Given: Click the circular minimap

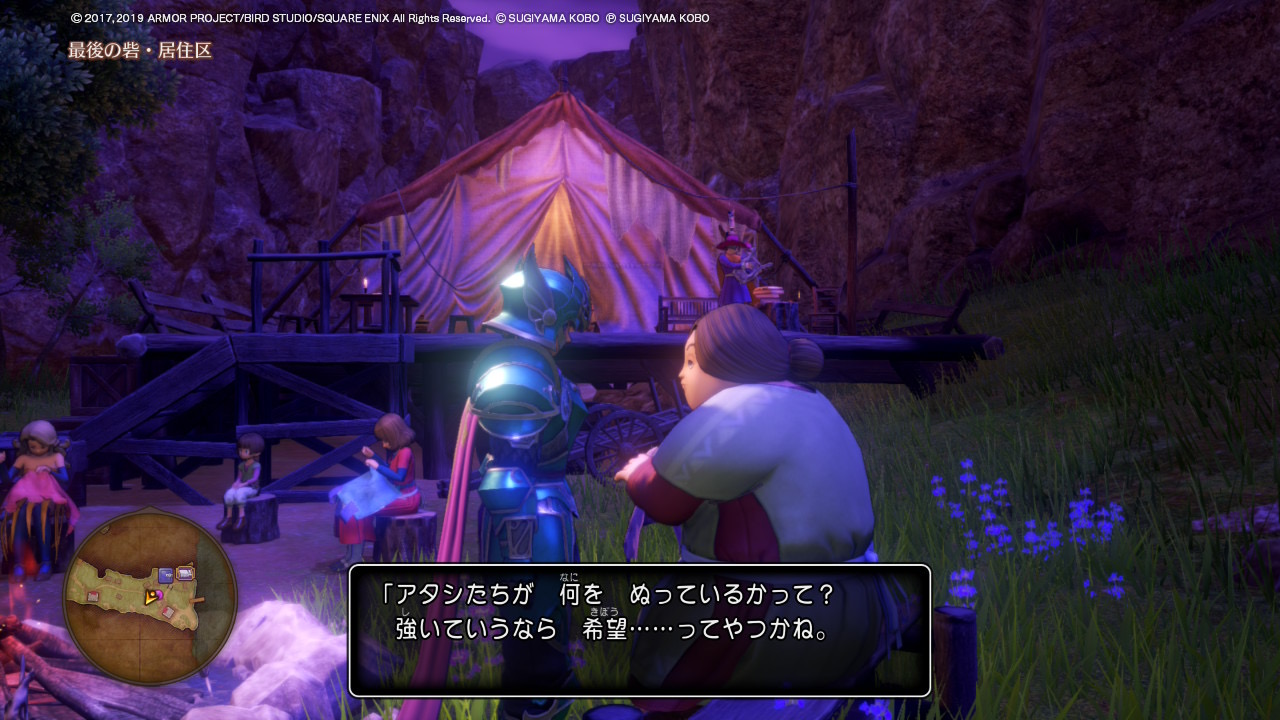Looking at the screenshot, I should (x=150, y=598).
